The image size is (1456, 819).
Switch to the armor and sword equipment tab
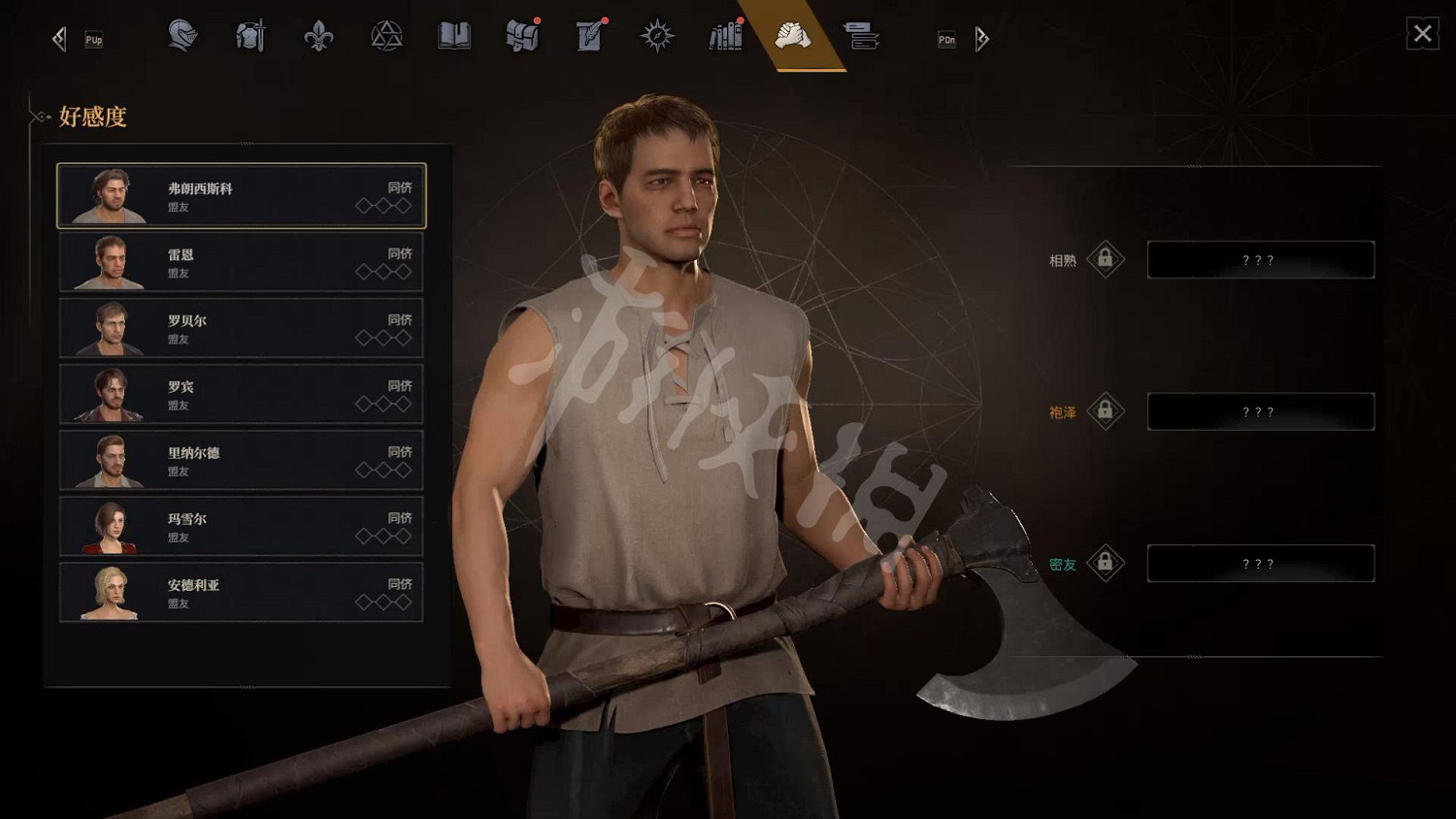tap(250, 37)
